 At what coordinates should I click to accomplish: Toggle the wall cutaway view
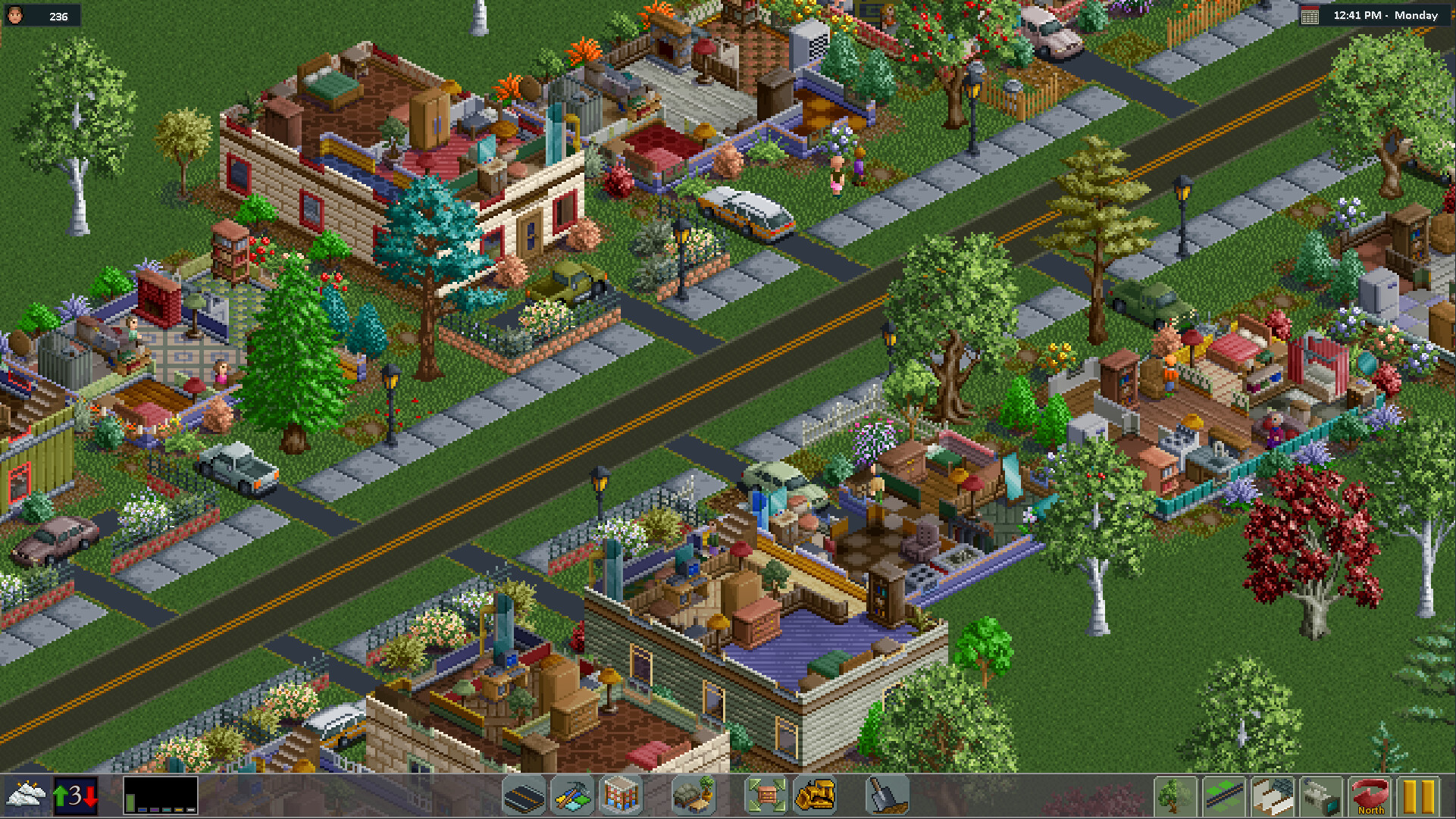point(1273,796)
